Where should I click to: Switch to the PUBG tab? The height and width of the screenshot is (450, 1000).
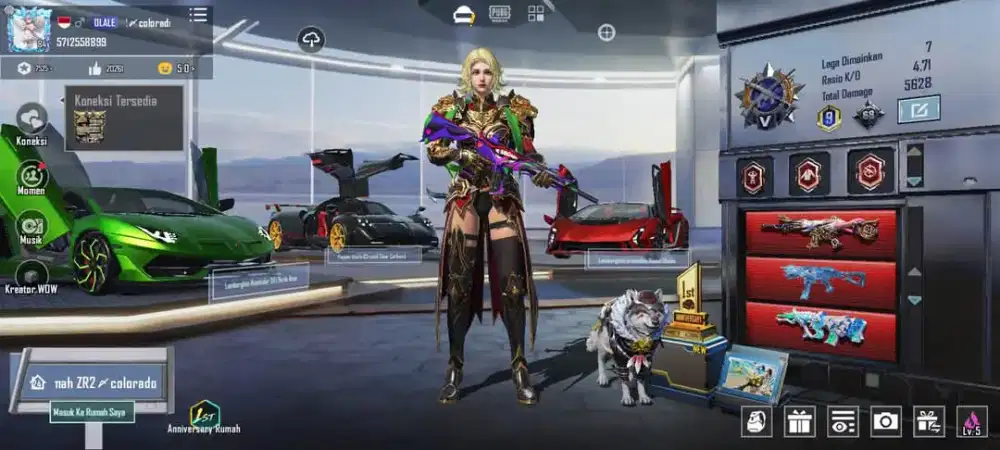tap(500, 14)
